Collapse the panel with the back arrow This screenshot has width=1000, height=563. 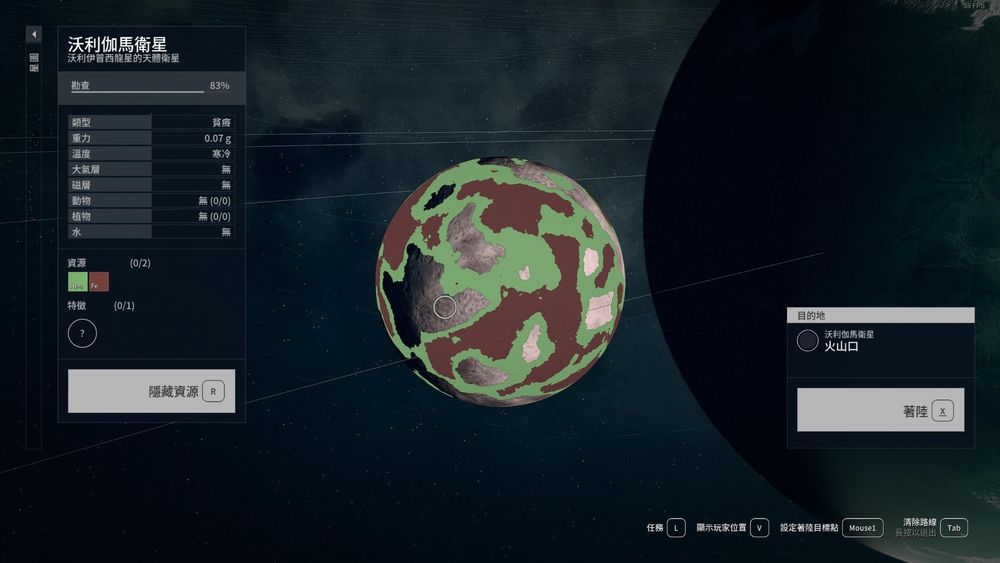(x=34, y=35)
